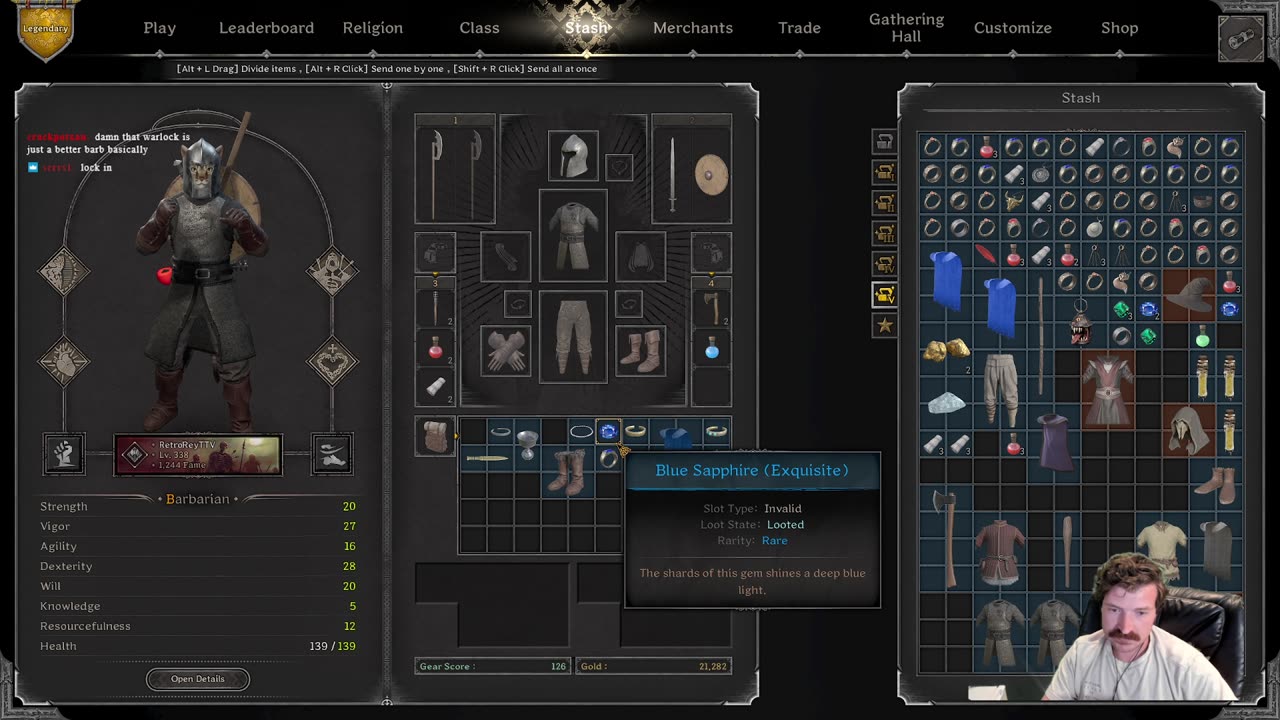Visit the Merchants tab
Image resolution: width=1280 pixels, height=720 pixels.
pyautogui.click(x=693, y=28)
